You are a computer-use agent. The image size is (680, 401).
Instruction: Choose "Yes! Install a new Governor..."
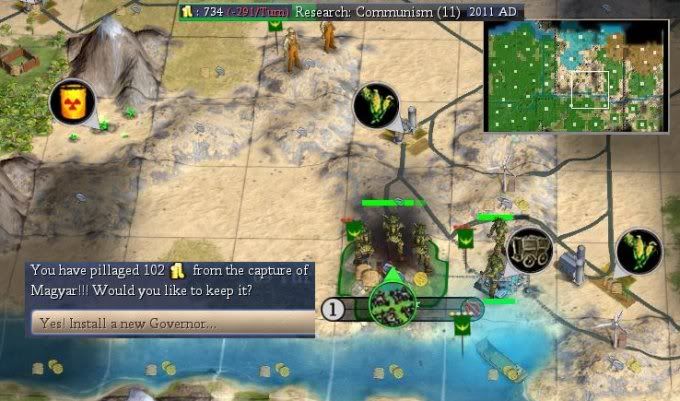pos(172,323)
